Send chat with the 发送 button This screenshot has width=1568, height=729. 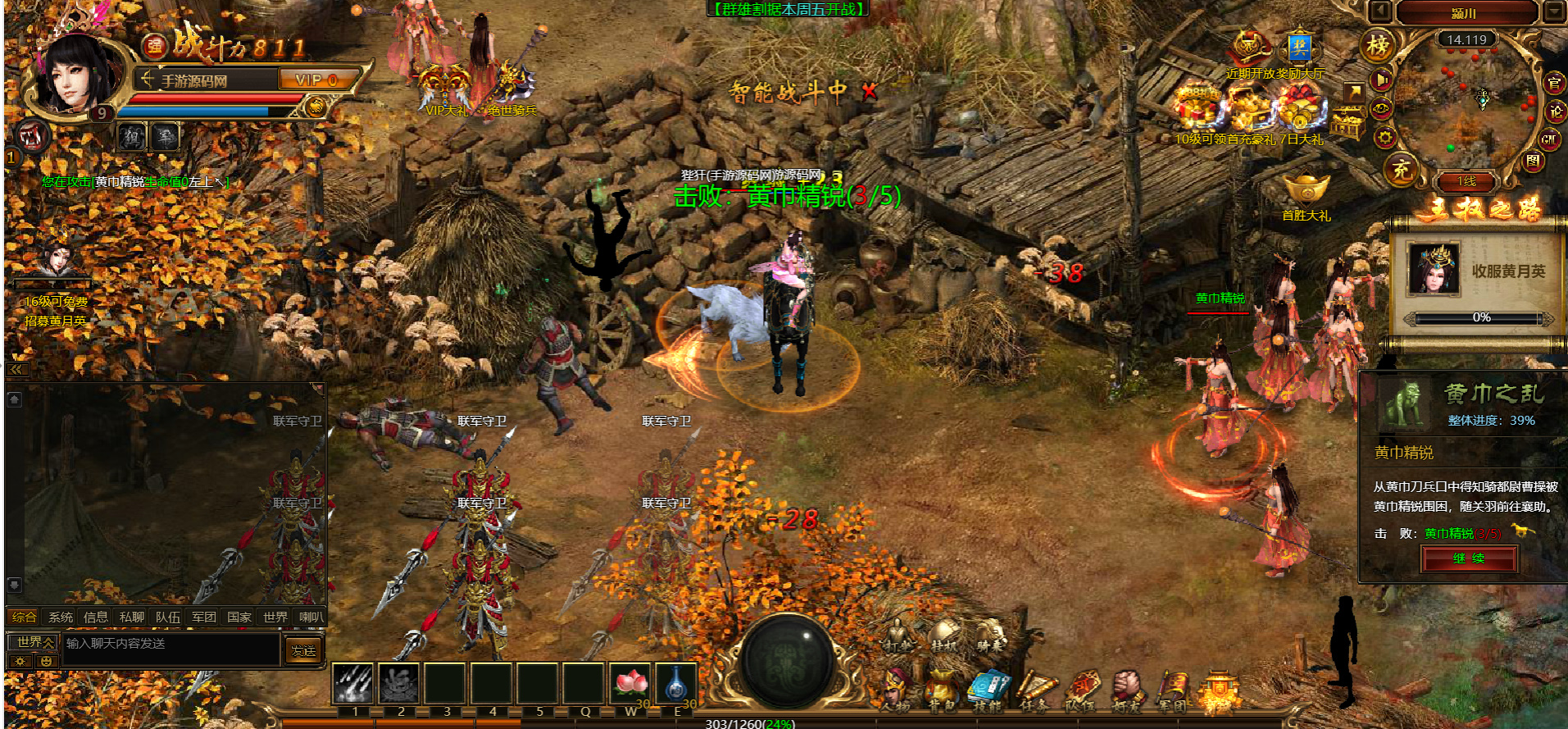303,650
